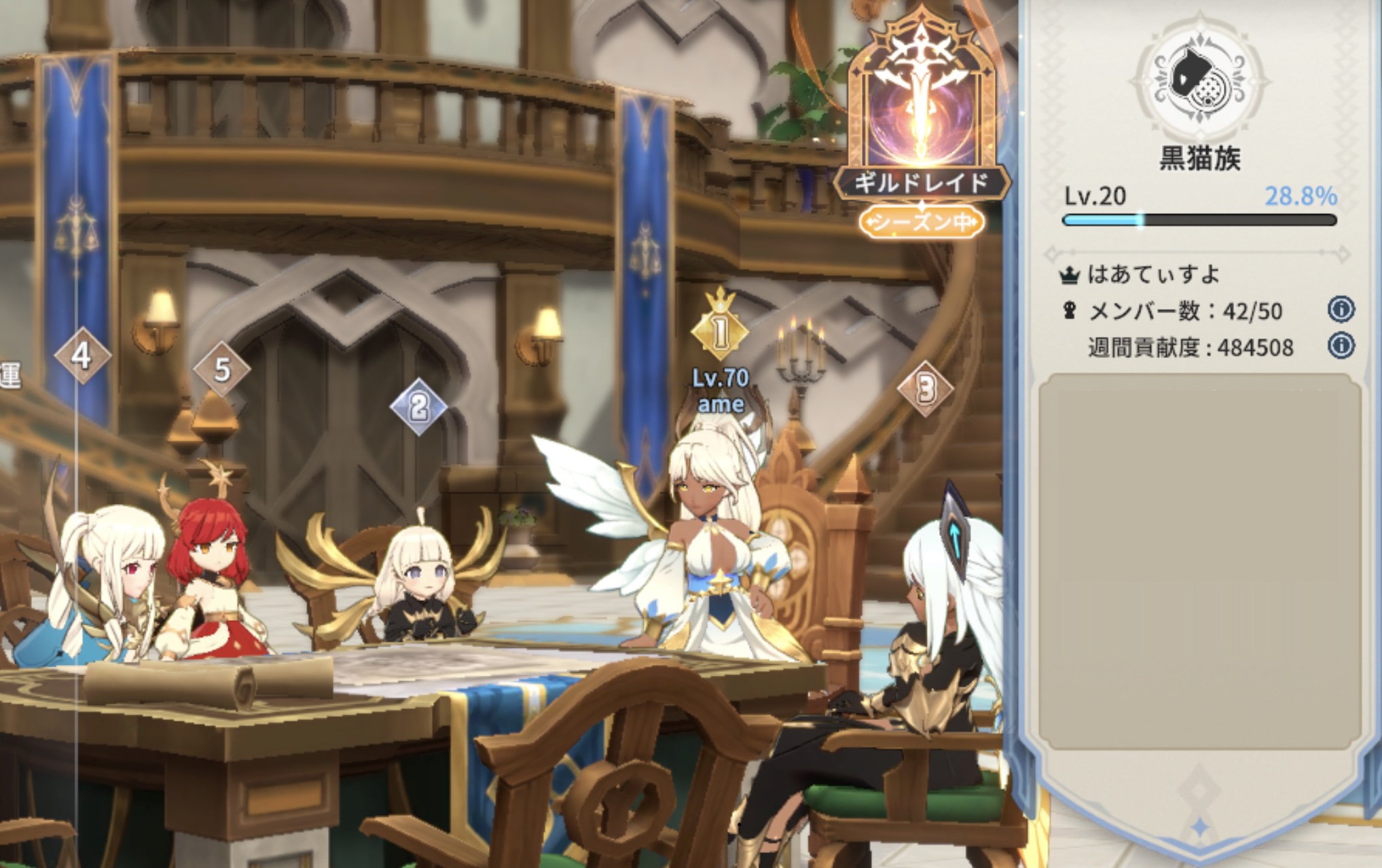The width and height of the screenshot is (1382, 868).
Task: Click the empty guild notice box
Action: [1199, 560]
